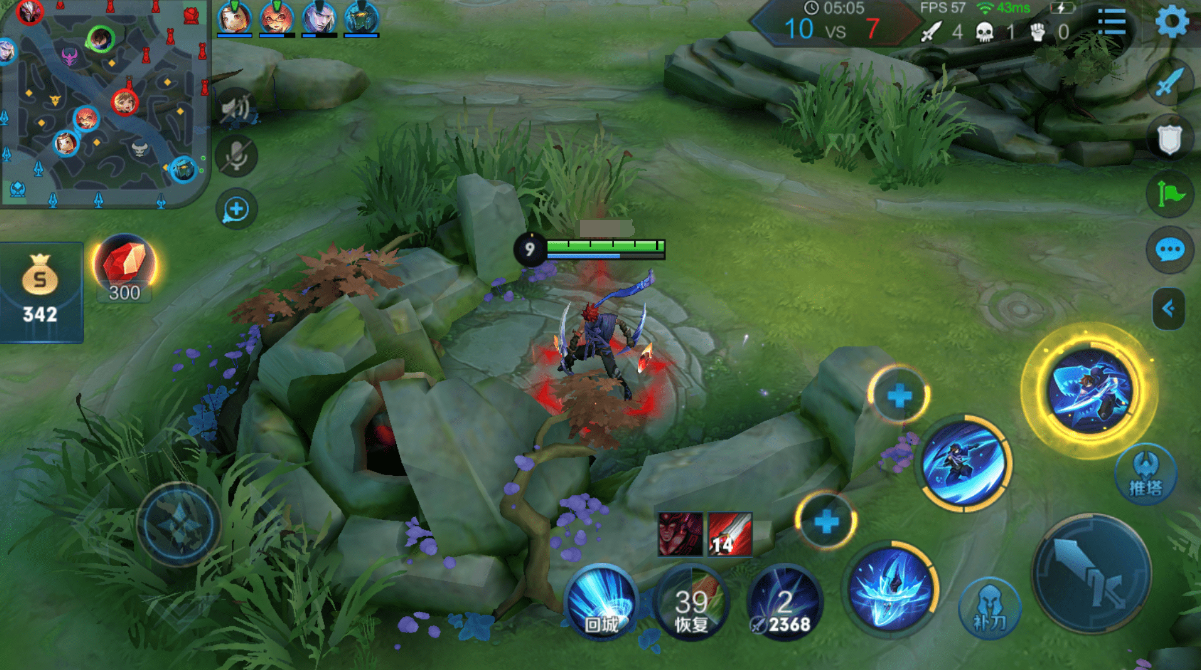Image resolution: width=1201 pixels, height=670 pixels.
Task: Open the settings gear menu
Action: click(1172, 22)
